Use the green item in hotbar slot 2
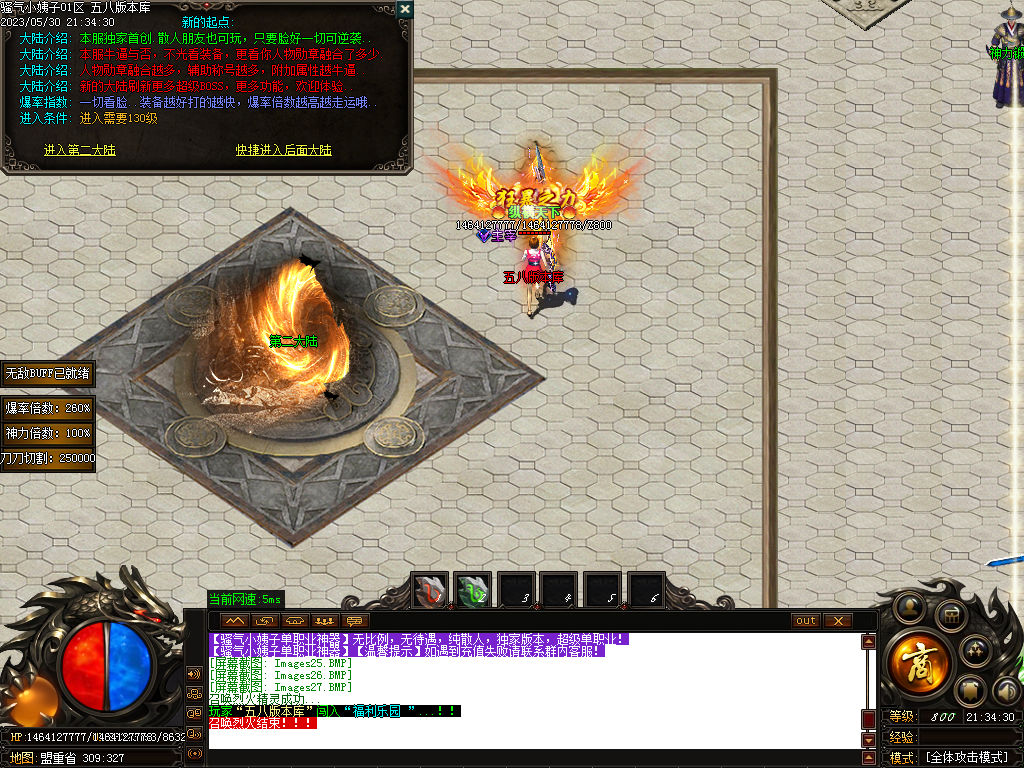1024x768 pixels. click(x=472, y=591)
